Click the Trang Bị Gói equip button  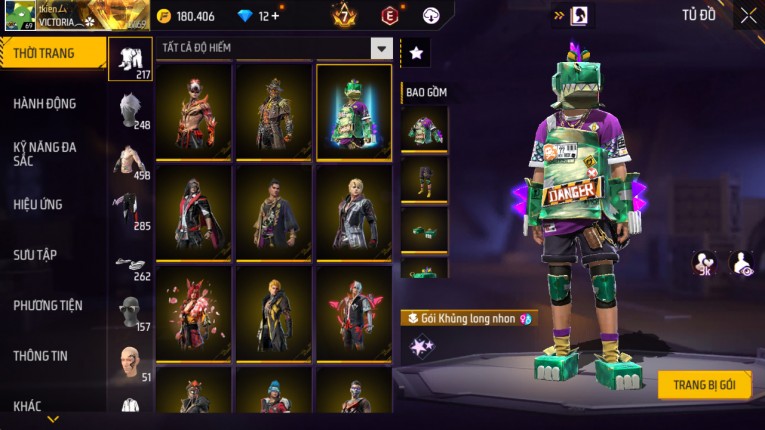tap(704, 385)
